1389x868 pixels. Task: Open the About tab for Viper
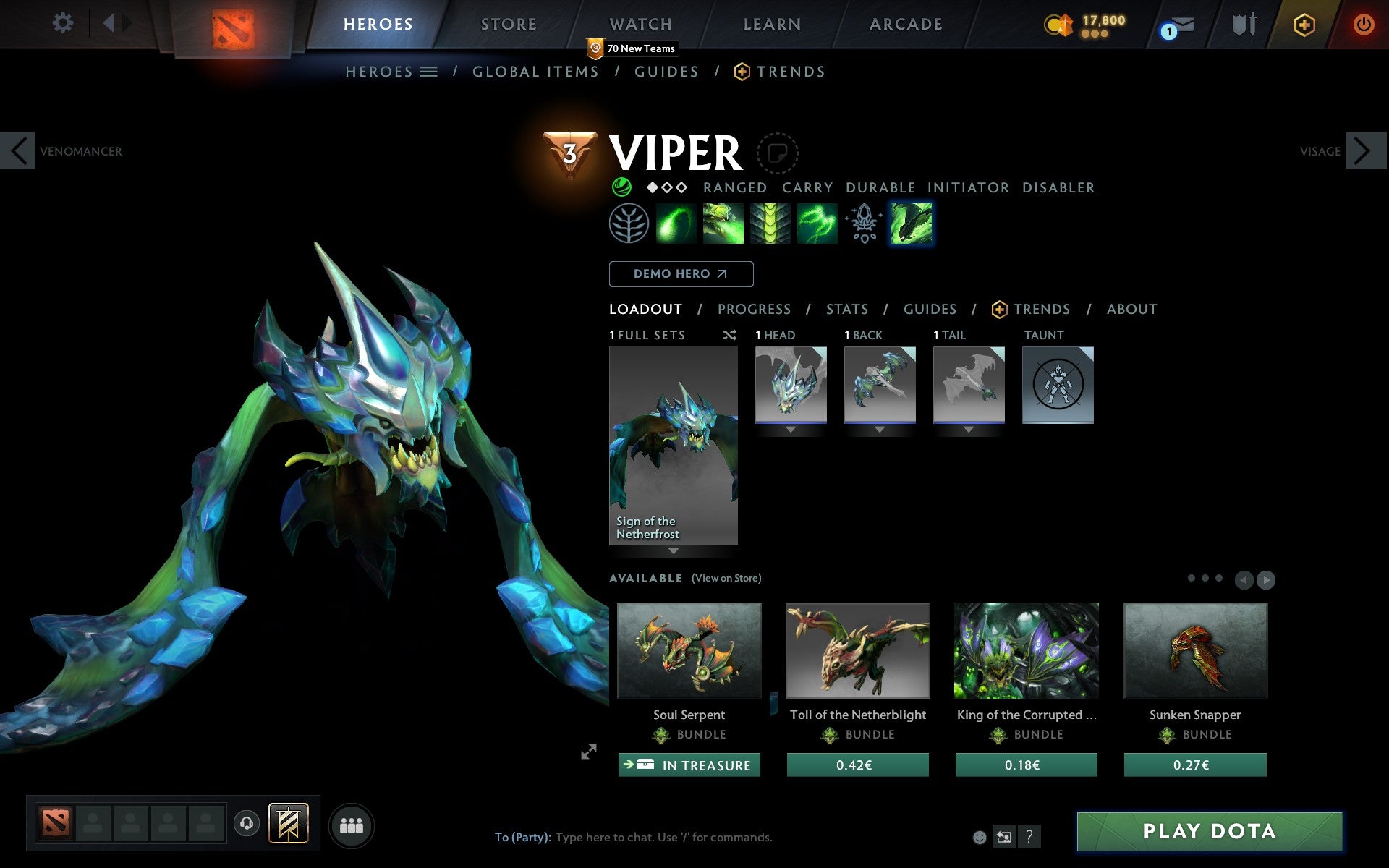click(x=1131, y=310)
